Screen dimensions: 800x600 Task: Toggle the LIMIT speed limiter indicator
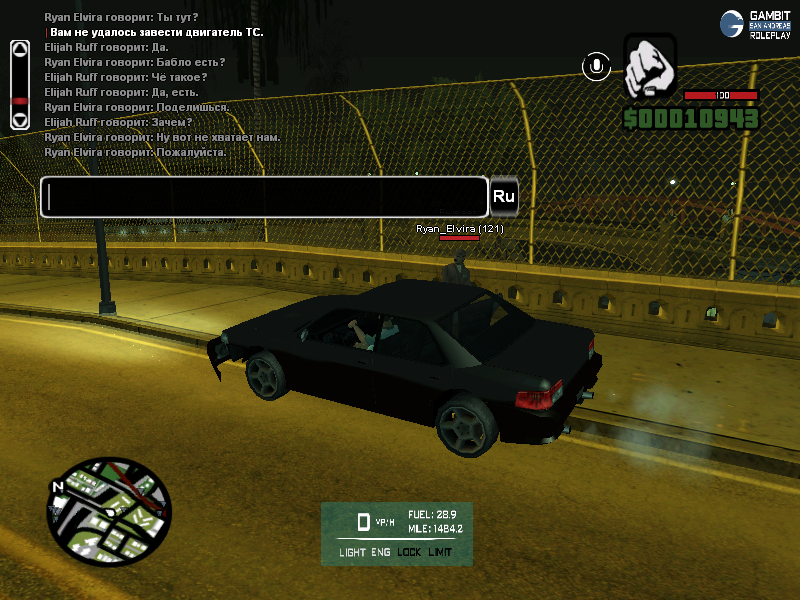coord(440,552)
